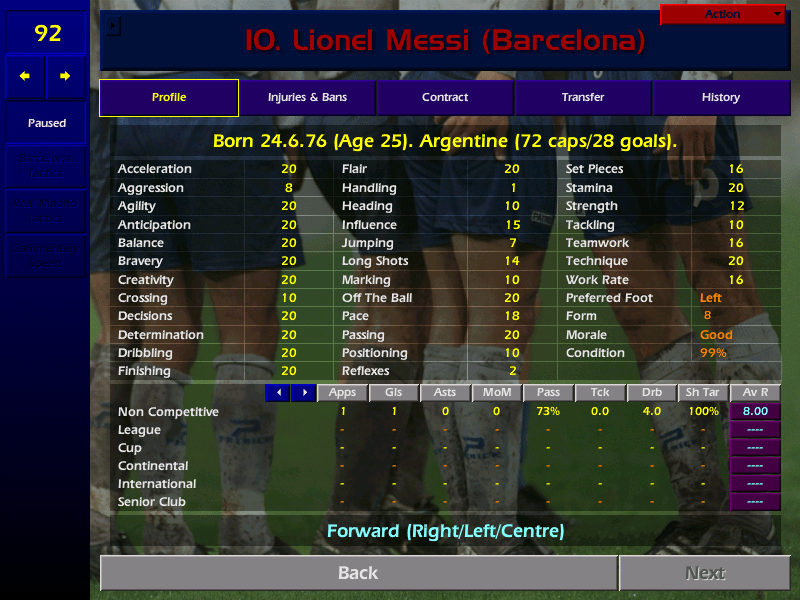Click the stats table right arrow

point(303,393)
